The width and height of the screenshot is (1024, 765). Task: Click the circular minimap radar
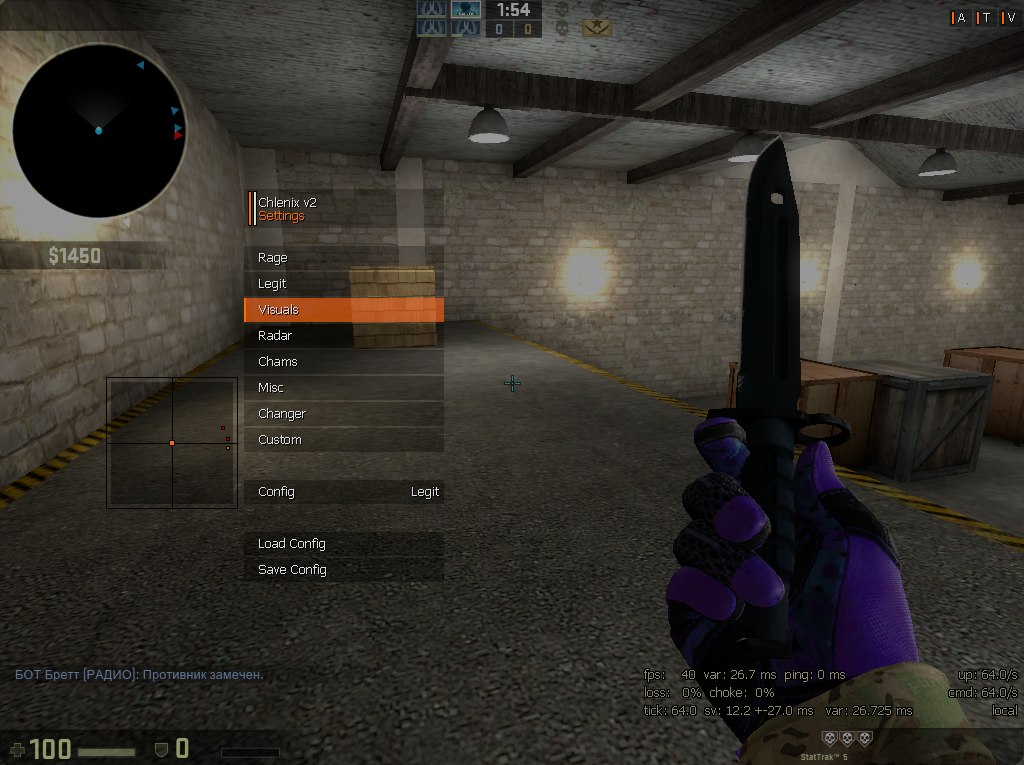pos(99,131)
